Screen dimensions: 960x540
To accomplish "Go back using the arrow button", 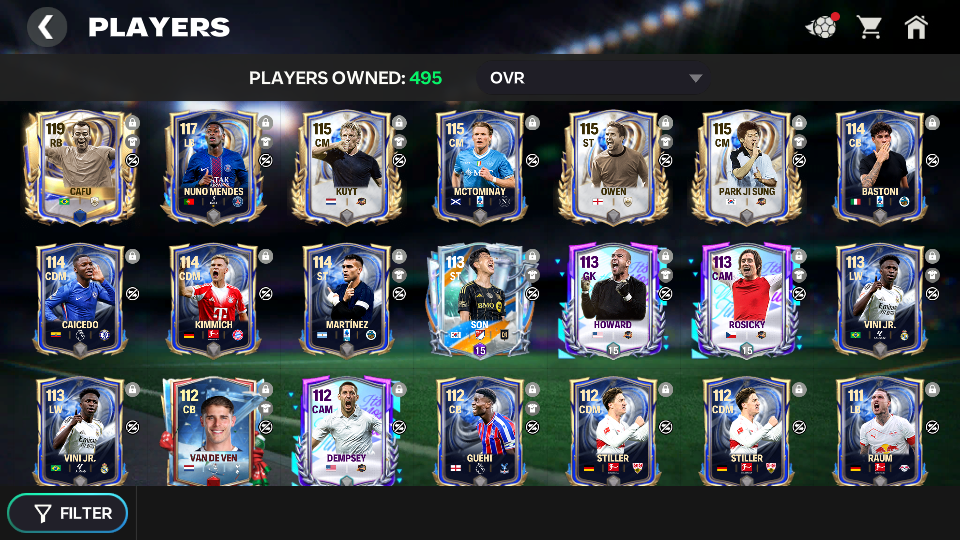I will coord(46,27).
